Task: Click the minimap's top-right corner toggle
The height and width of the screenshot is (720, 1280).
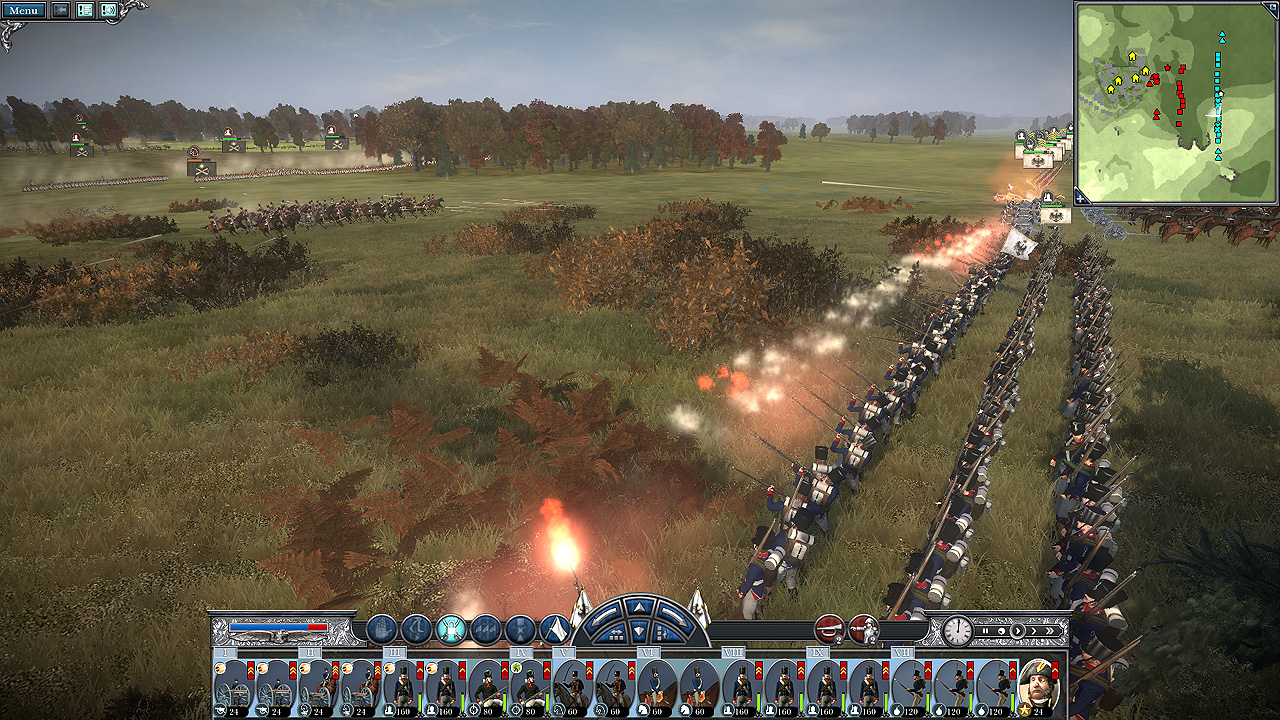Action: click(x=1269, y=9)
